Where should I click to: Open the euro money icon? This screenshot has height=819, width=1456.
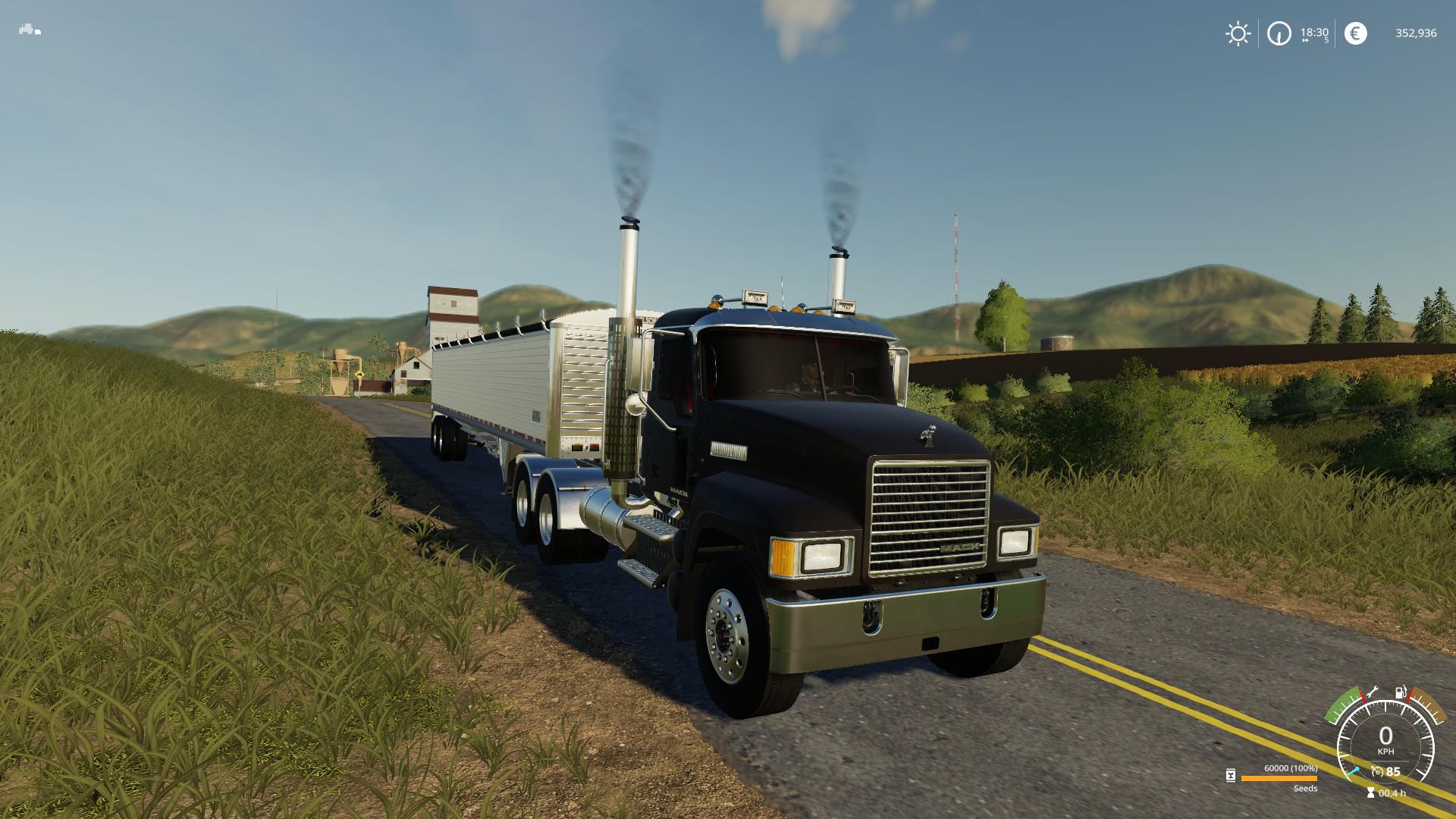click(x=1355, y=33)
